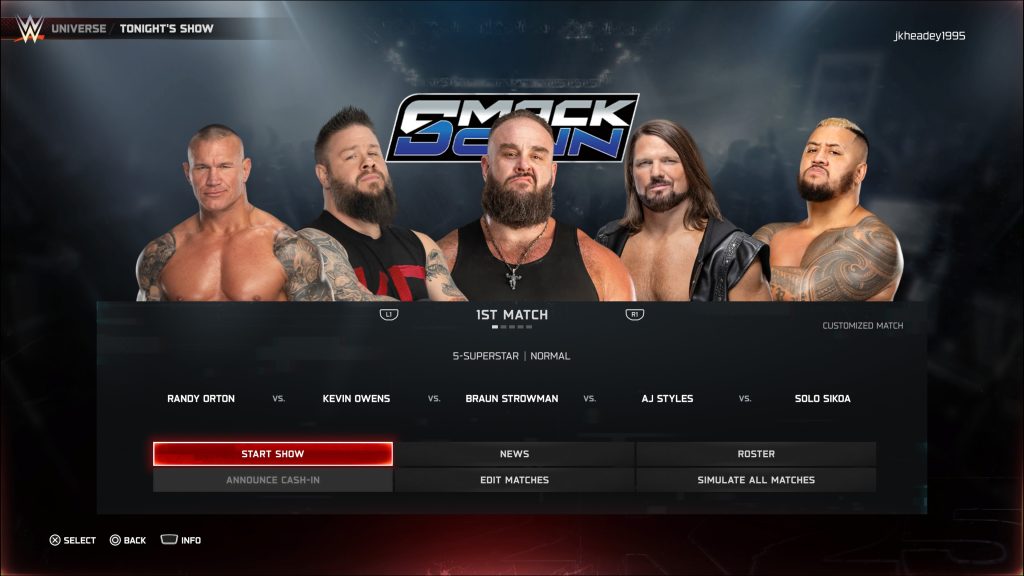Select Simulate All Matches
This screenshot has height=576, width=1024.
756,480
